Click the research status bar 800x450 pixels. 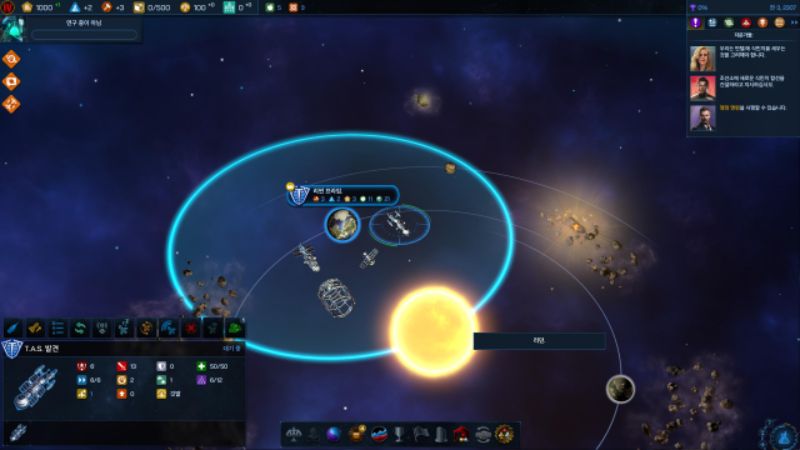click(84, 34)
